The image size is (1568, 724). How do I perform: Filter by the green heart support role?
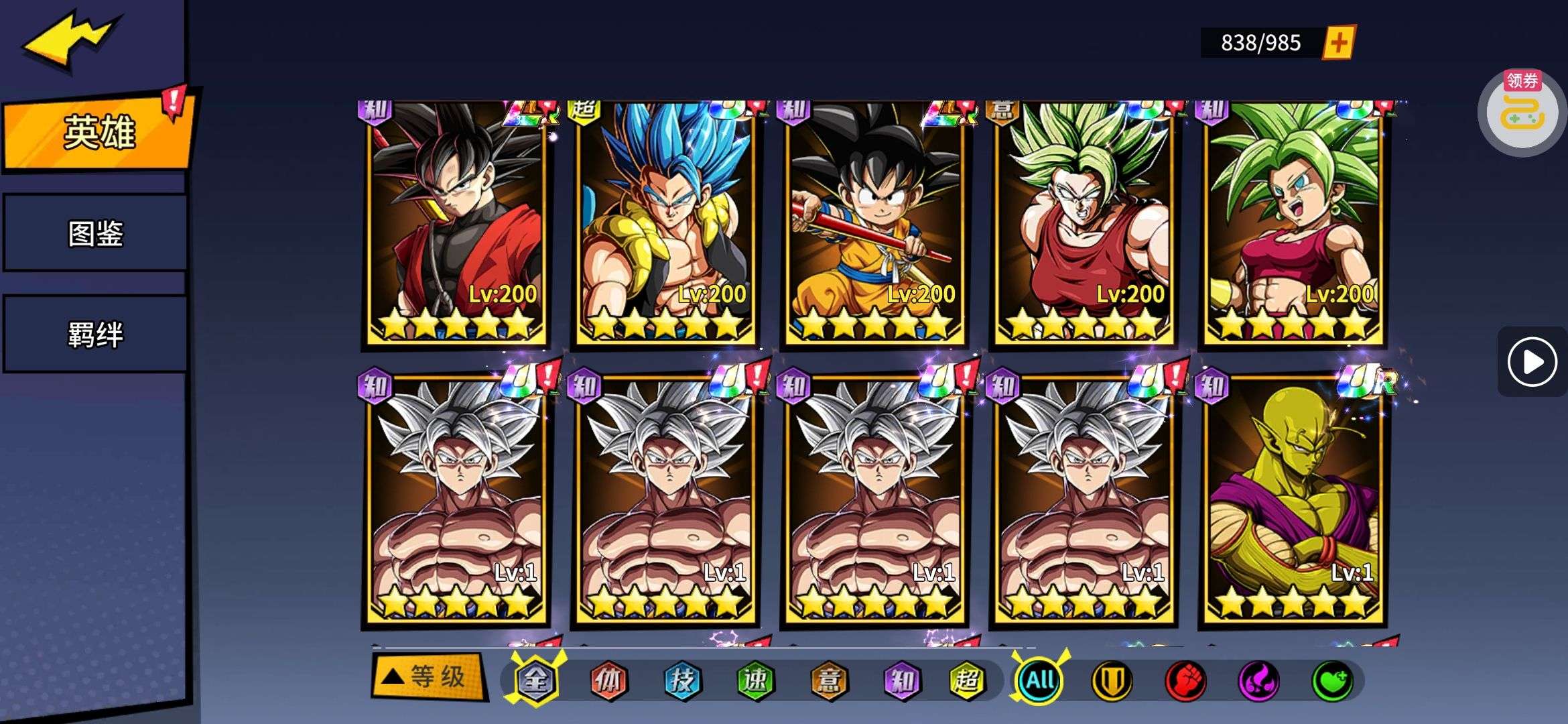point(1332,681)
